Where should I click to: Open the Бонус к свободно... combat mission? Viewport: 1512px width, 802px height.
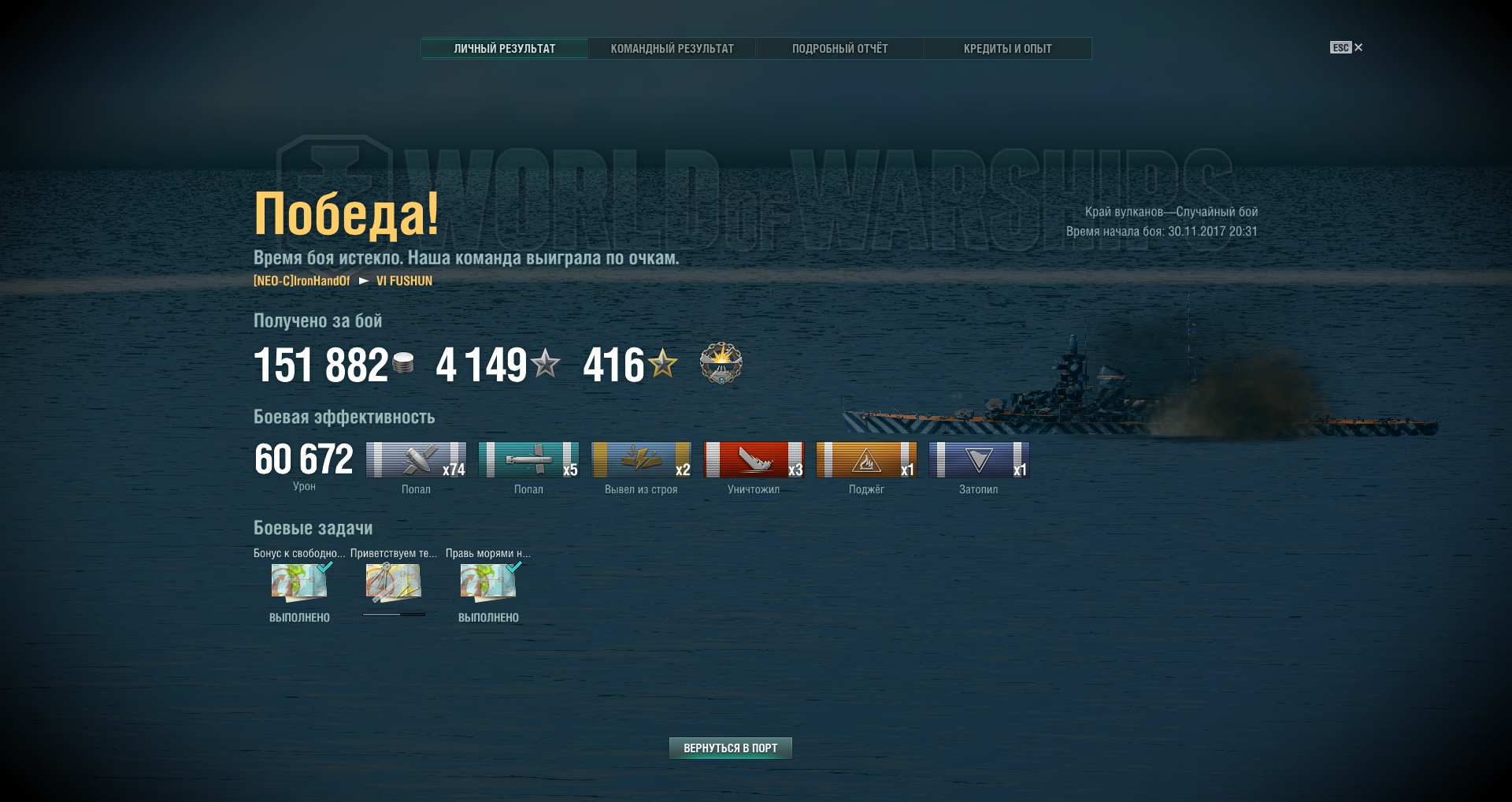tap(299, 583)
